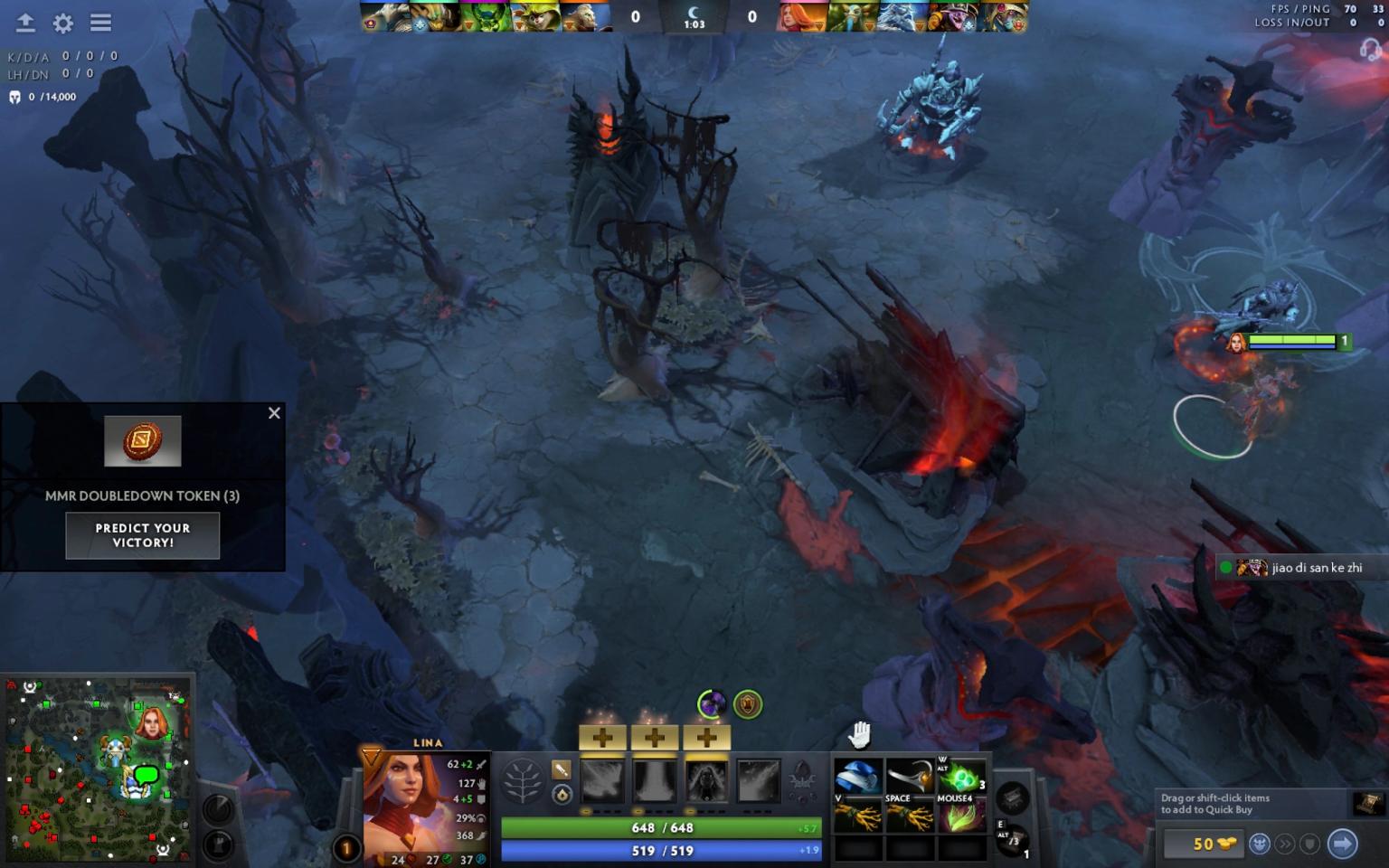Open the in-game hamburger menu
Viewport: 1389px width, 868px height.
[100, 24]
